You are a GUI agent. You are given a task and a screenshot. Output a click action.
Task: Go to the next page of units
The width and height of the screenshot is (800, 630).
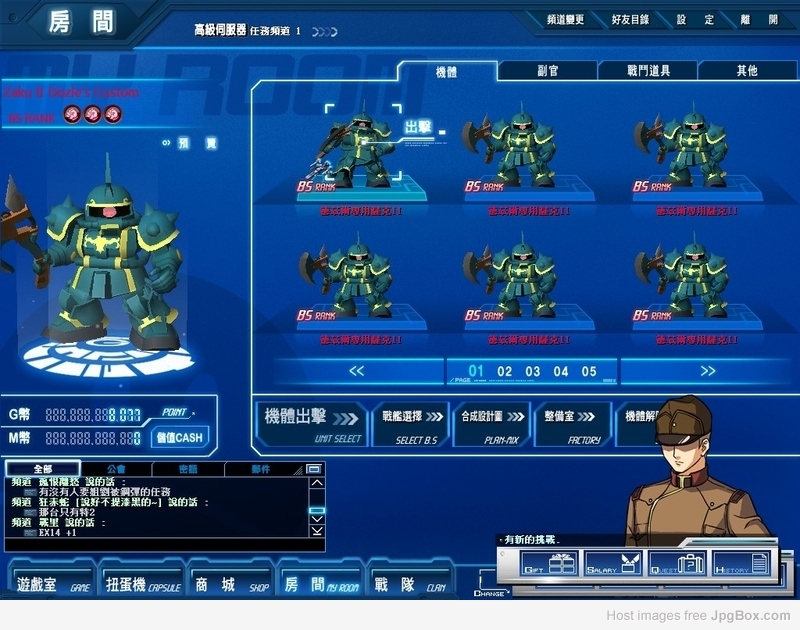(x=707, y=371)
